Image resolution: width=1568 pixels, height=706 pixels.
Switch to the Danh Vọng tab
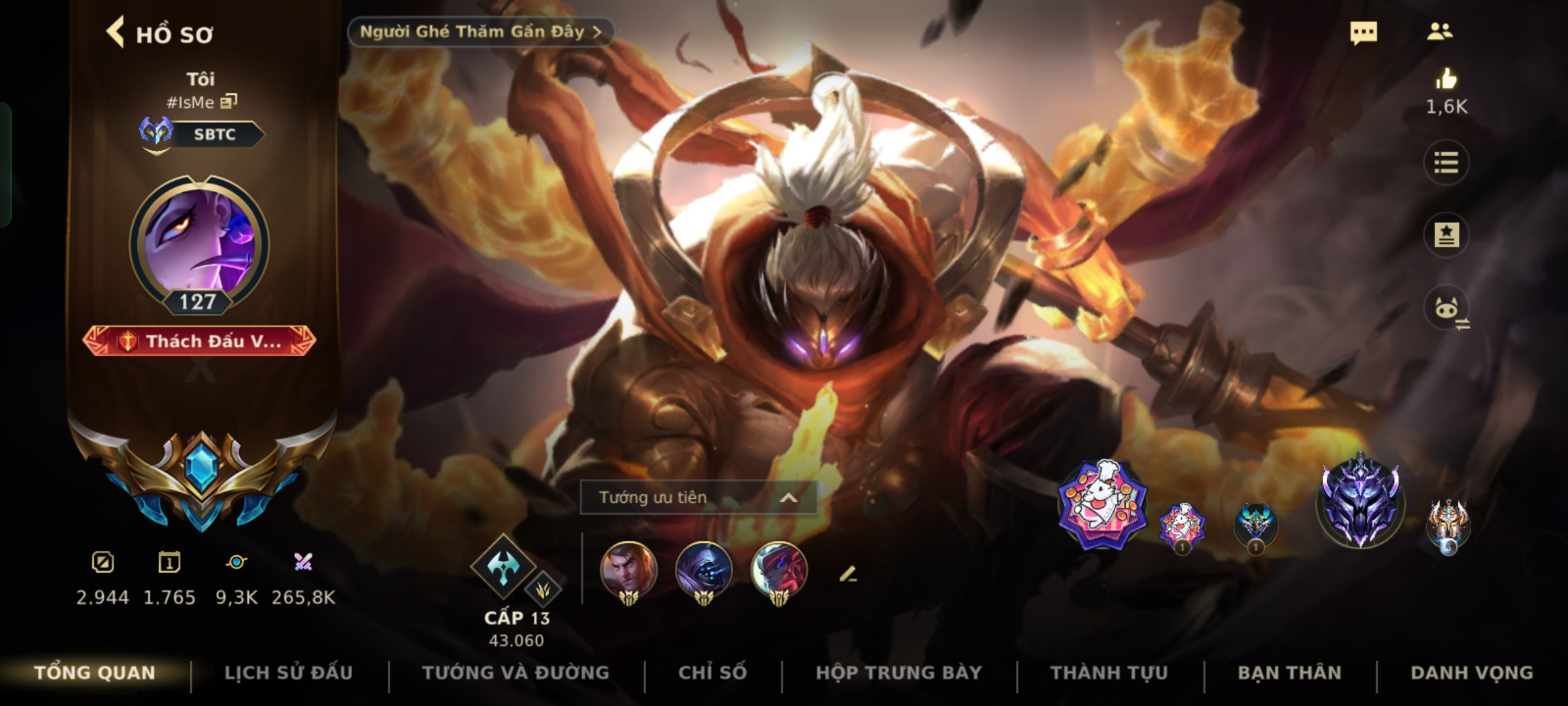point(1471,673)
